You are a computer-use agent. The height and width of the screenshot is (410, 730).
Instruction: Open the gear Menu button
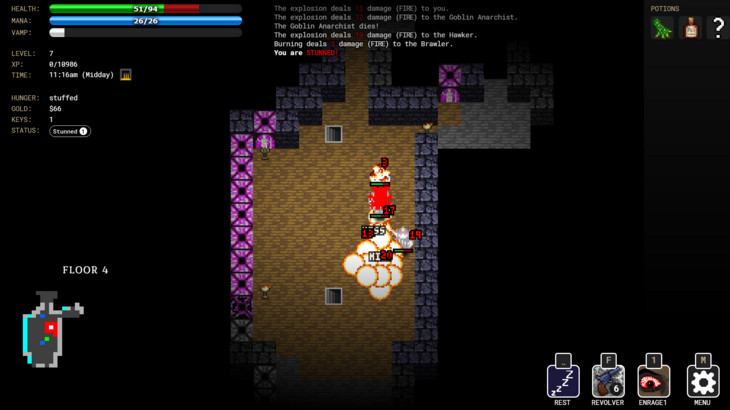702,381
